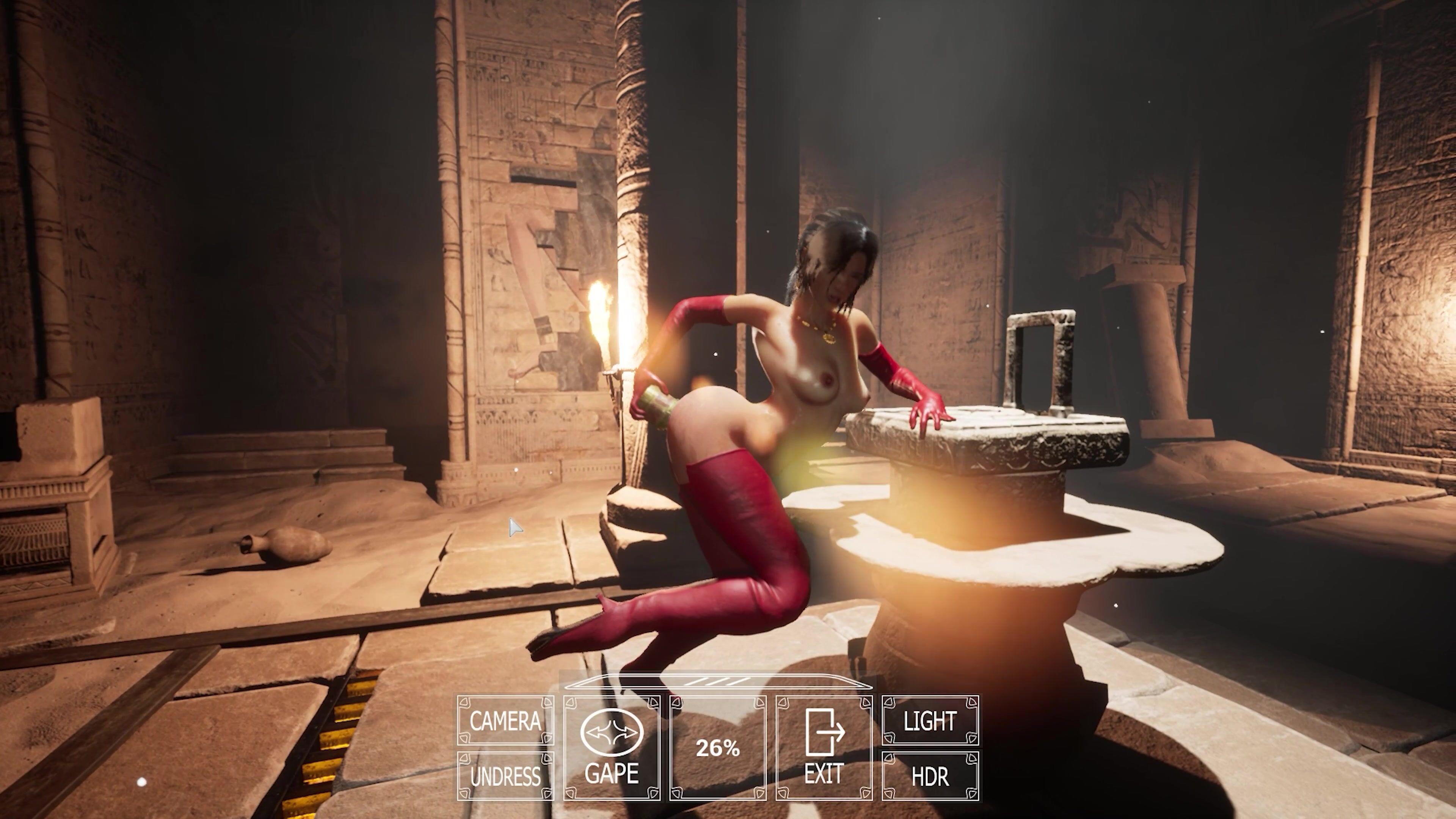Click the Undress button
This screenshot has width=1456, height=819.
click(505, 776)
